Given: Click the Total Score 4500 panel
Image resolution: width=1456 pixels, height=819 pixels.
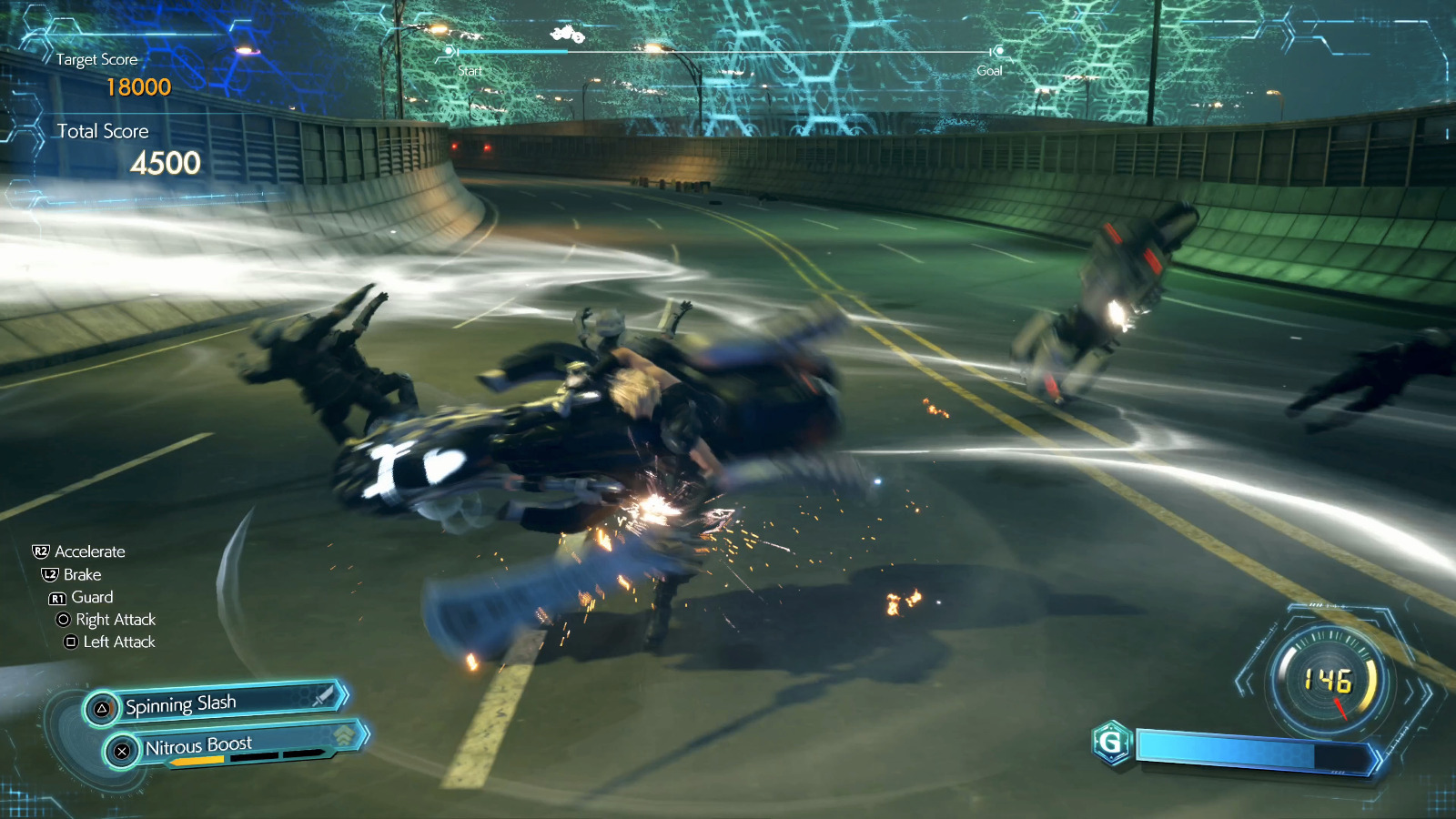Looking at the screenshot, I should (114, 146).
